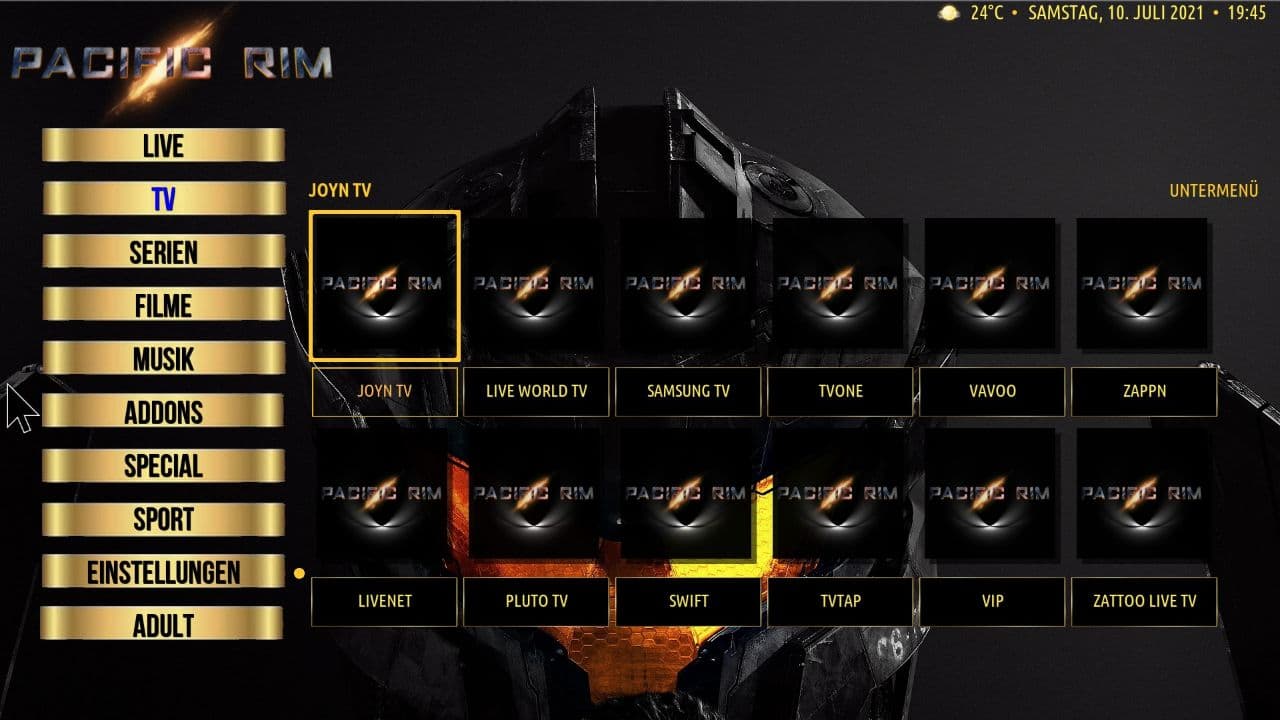Start the LIVENET shortcut
The image size is (1280, 720).
(x=385, y=601)
